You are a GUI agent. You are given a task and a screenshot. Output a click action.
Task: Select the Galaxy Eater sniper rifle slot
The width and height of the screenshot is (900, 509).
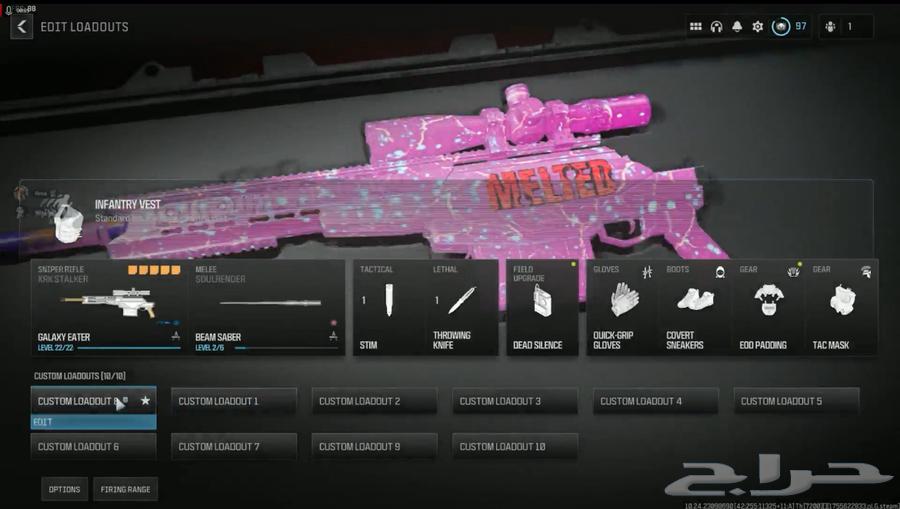coord(110,308)
